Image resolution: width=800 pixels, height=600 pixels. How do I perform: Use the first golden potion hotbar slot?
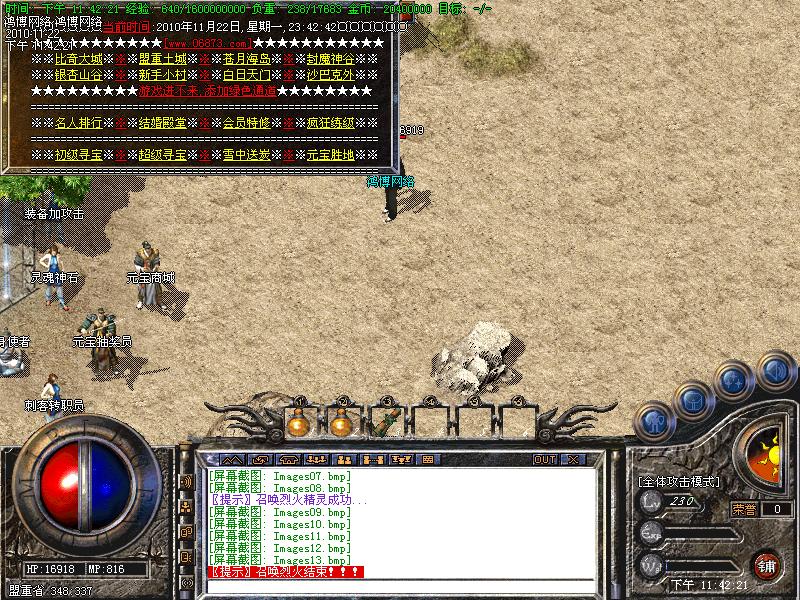(x=298, y=423)
